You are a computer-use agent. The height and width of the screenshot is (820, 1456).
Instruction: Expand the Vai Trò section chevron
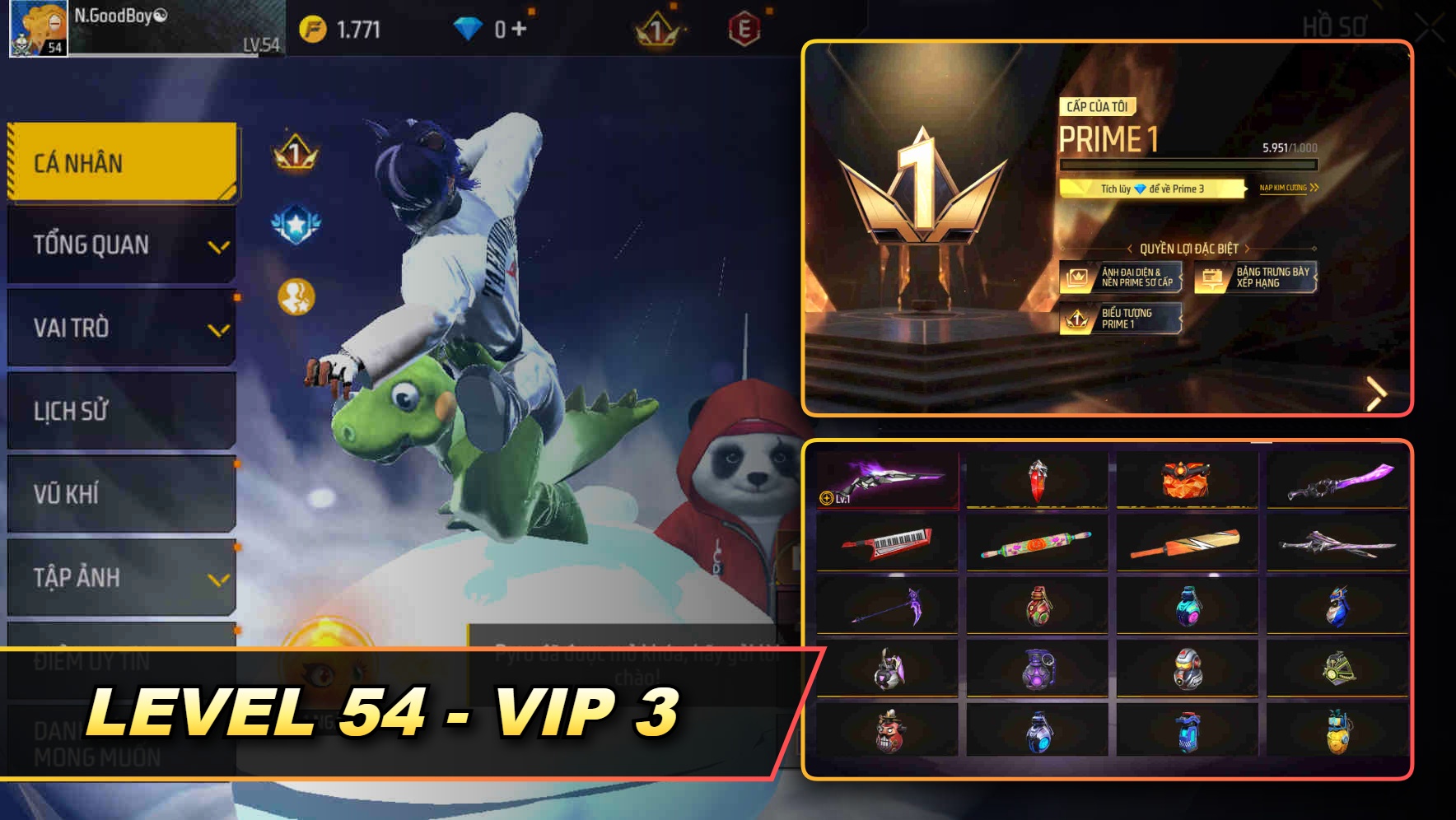[x=217, y=328]
